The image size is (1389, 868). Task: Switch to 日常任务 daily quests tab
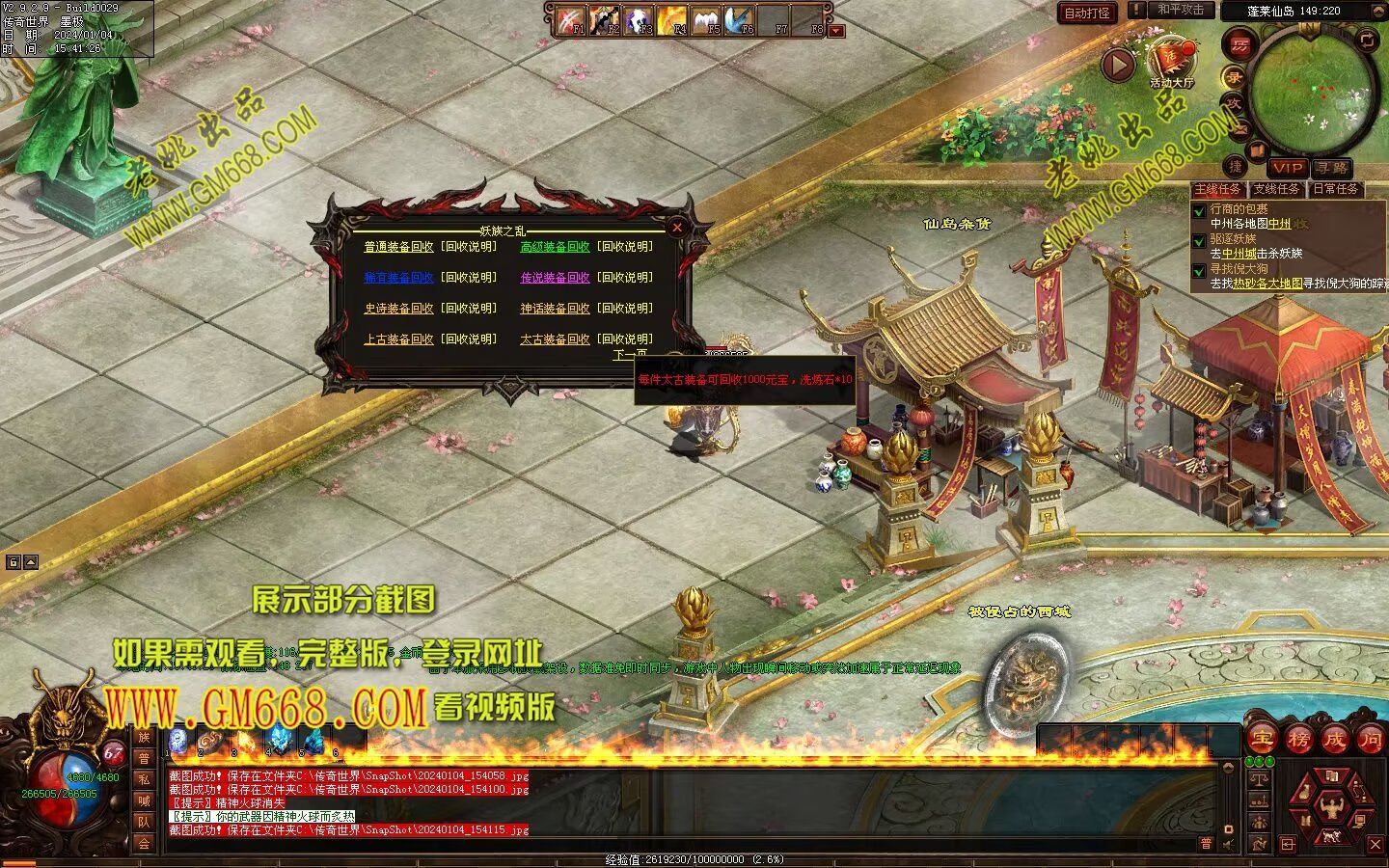pyautogui.click(x=1335, y=189)
